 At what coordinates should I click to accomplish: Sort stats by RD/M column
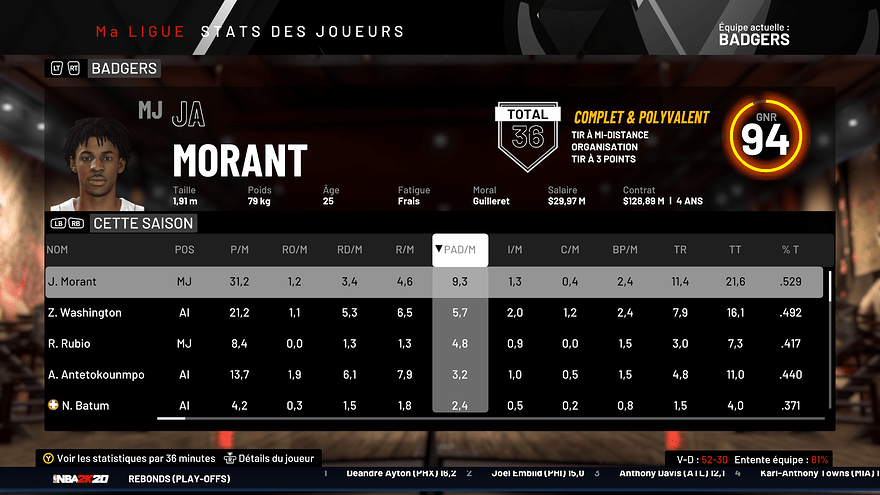click(350, 250)
